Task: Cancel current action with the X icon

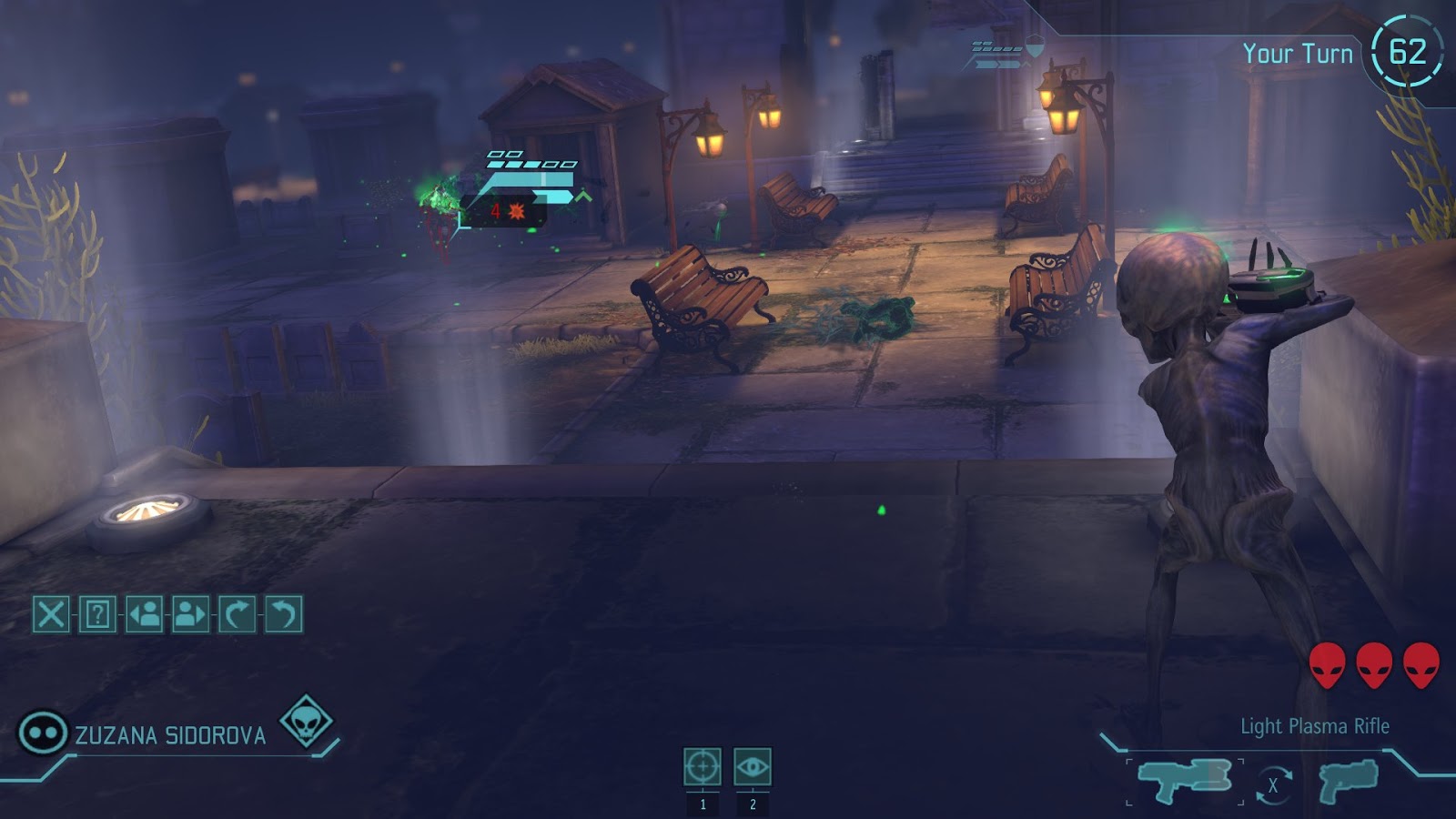Action: [51, 613]
